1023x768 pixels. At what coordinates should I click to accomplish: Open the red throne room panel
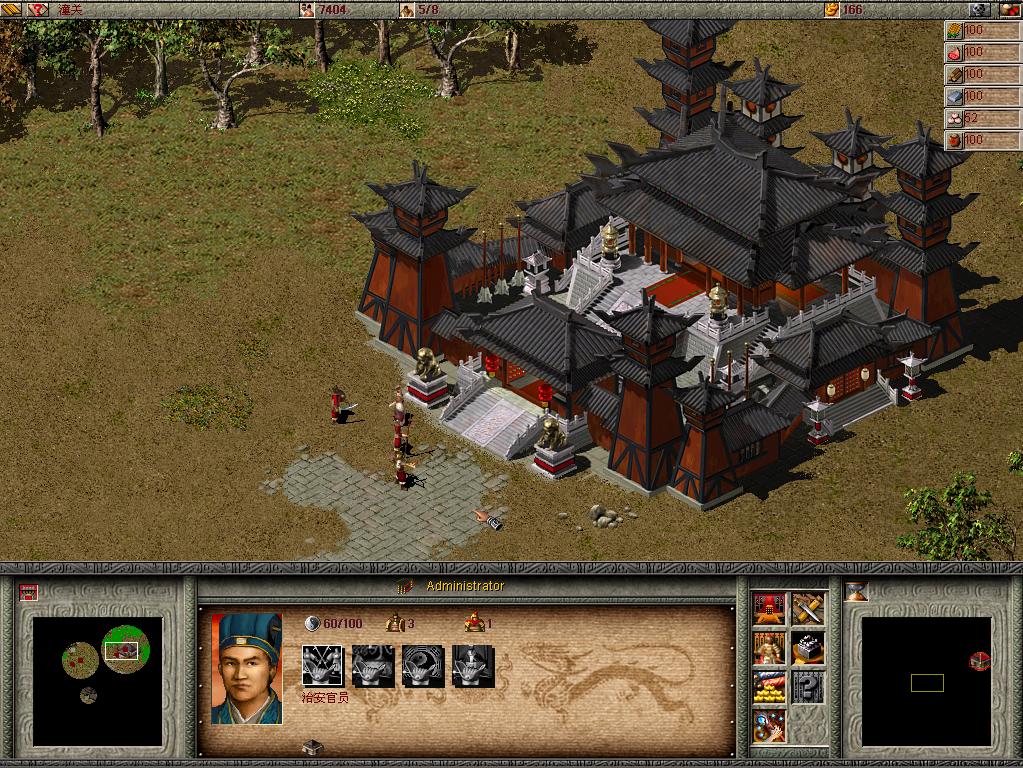[x=769, y=608]
